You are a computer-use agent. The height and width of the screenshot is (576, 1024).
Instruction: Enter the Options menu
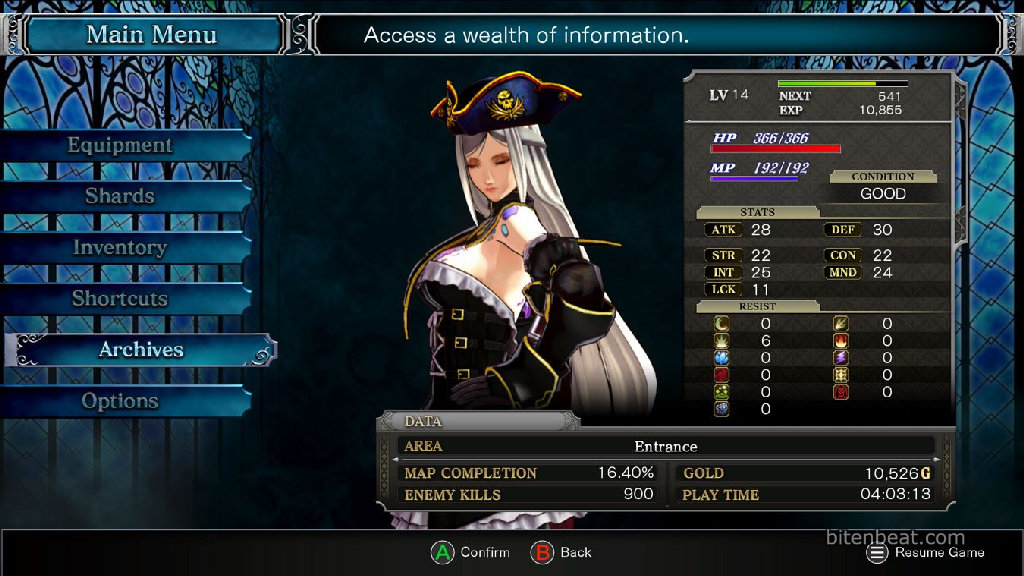pos(120,401)
